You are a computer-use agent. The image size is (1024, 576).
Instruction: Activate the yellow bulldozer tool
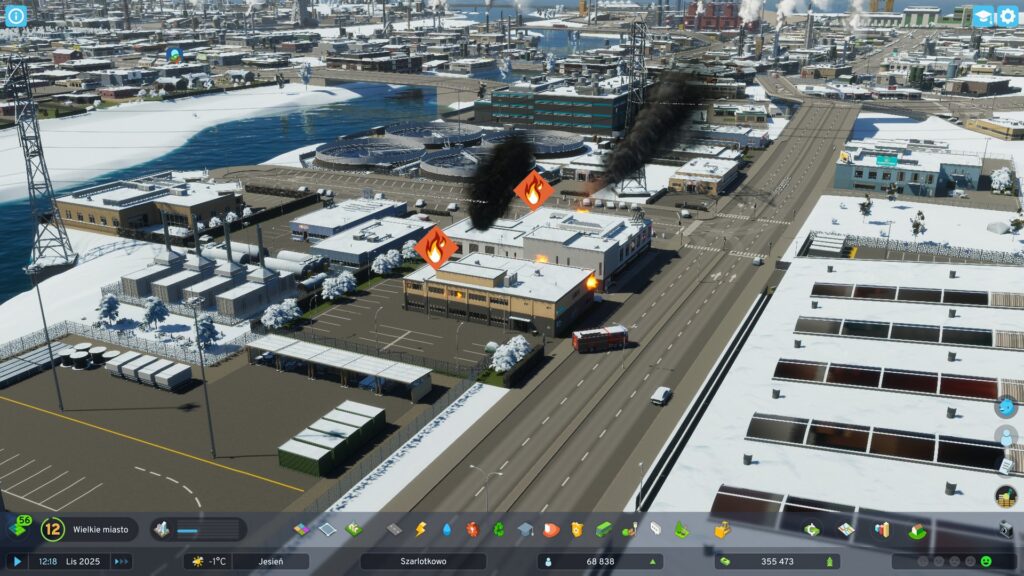point(722,529)
